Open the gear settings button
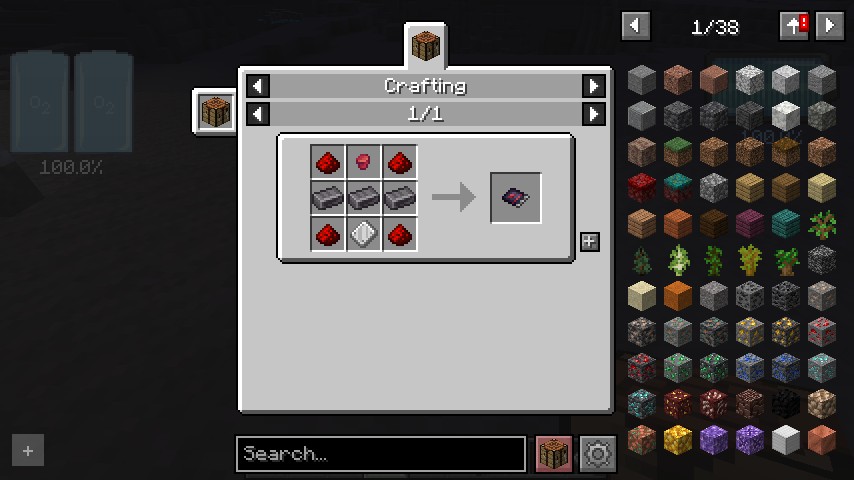 point(598,454)
